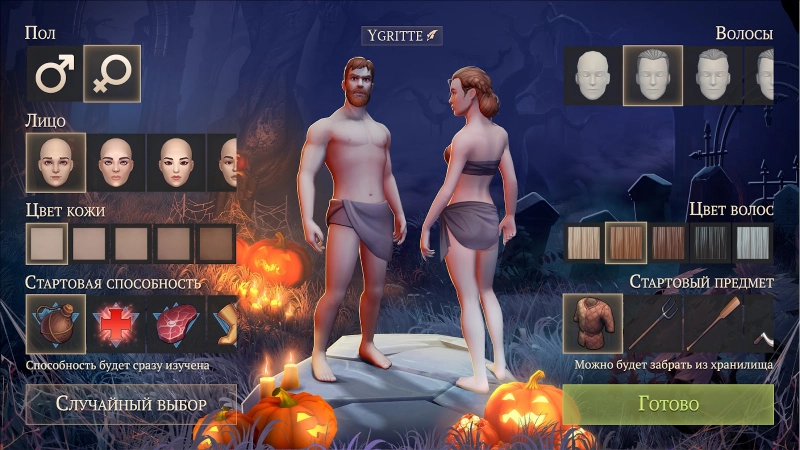Select the darkest skin color swatch
The image size is (800, 450).
point(215,243)
